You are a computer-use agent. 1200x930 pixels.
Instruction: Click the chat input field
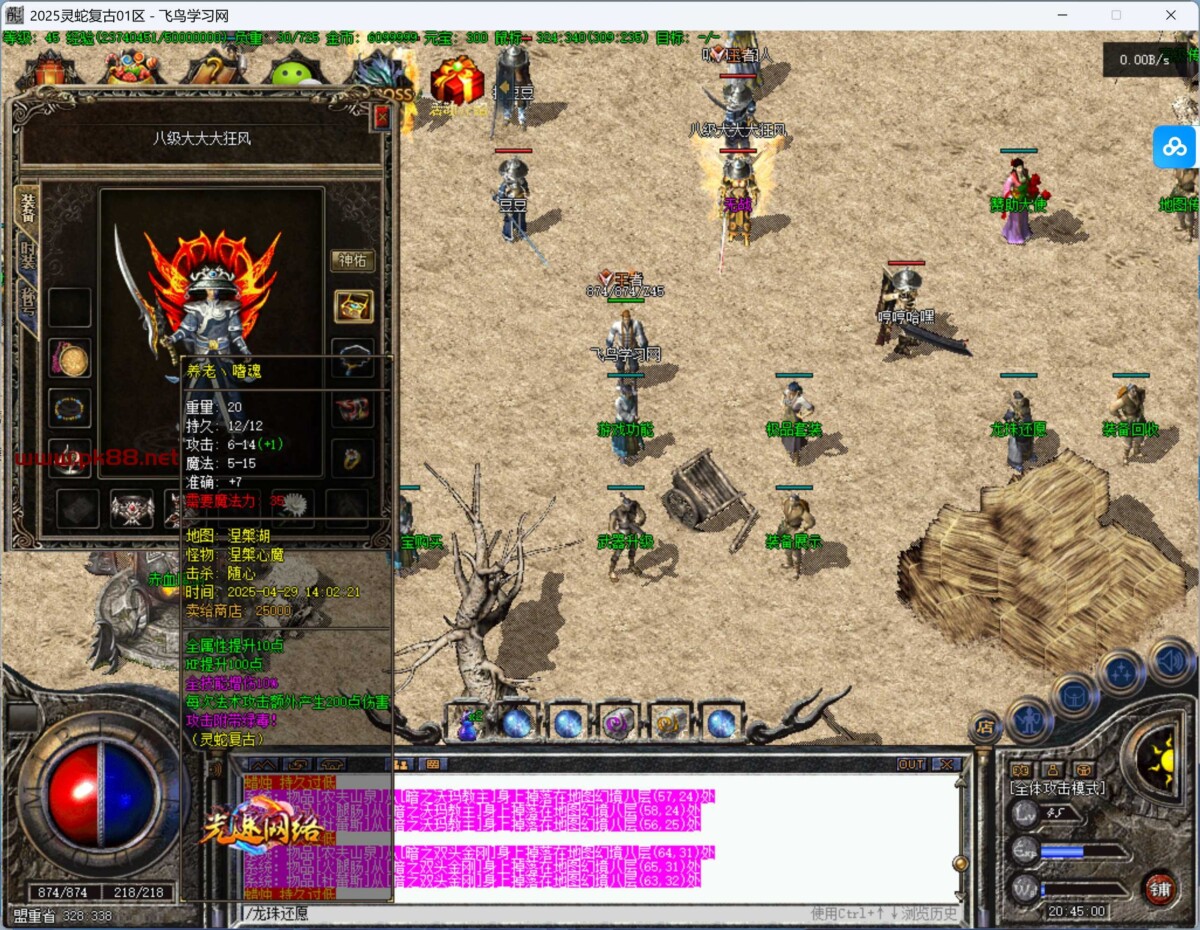pyautogui.click(x=520, y=913)
